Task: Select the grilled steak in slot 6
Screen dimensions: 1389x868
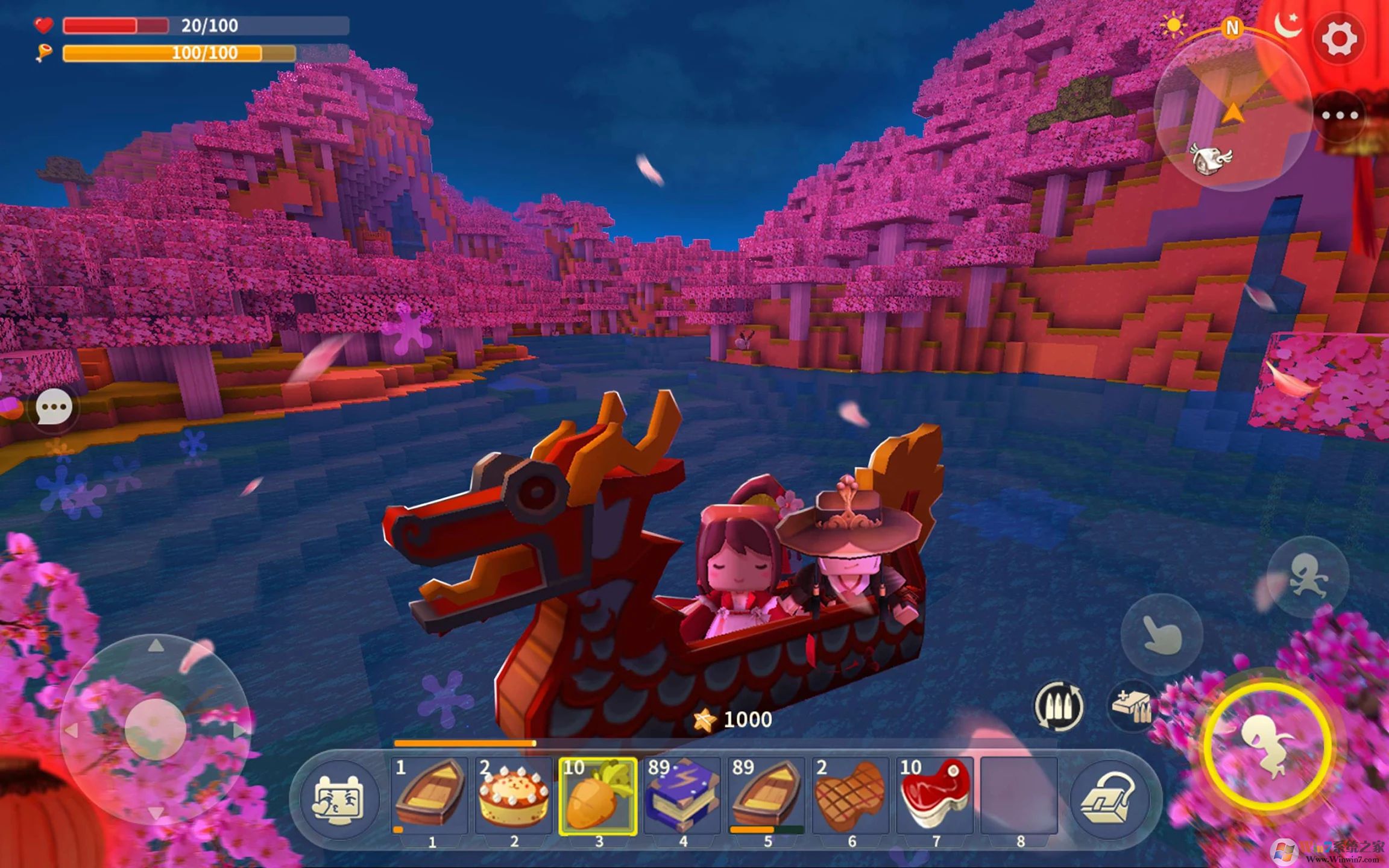Action: 851,794
